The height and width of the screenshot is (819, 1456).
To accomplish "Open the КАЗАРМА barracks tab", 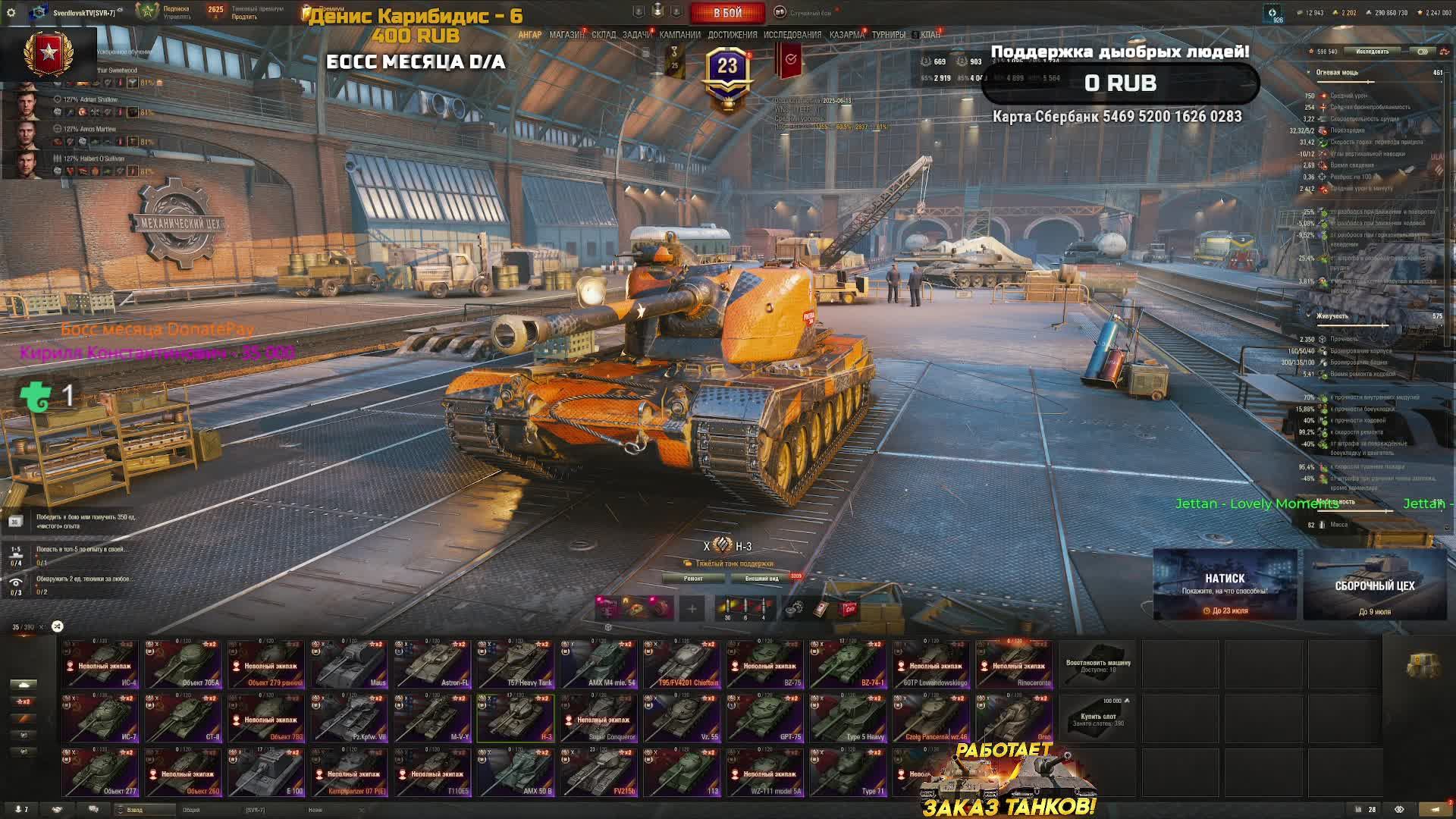I will [x=846, y=35].
